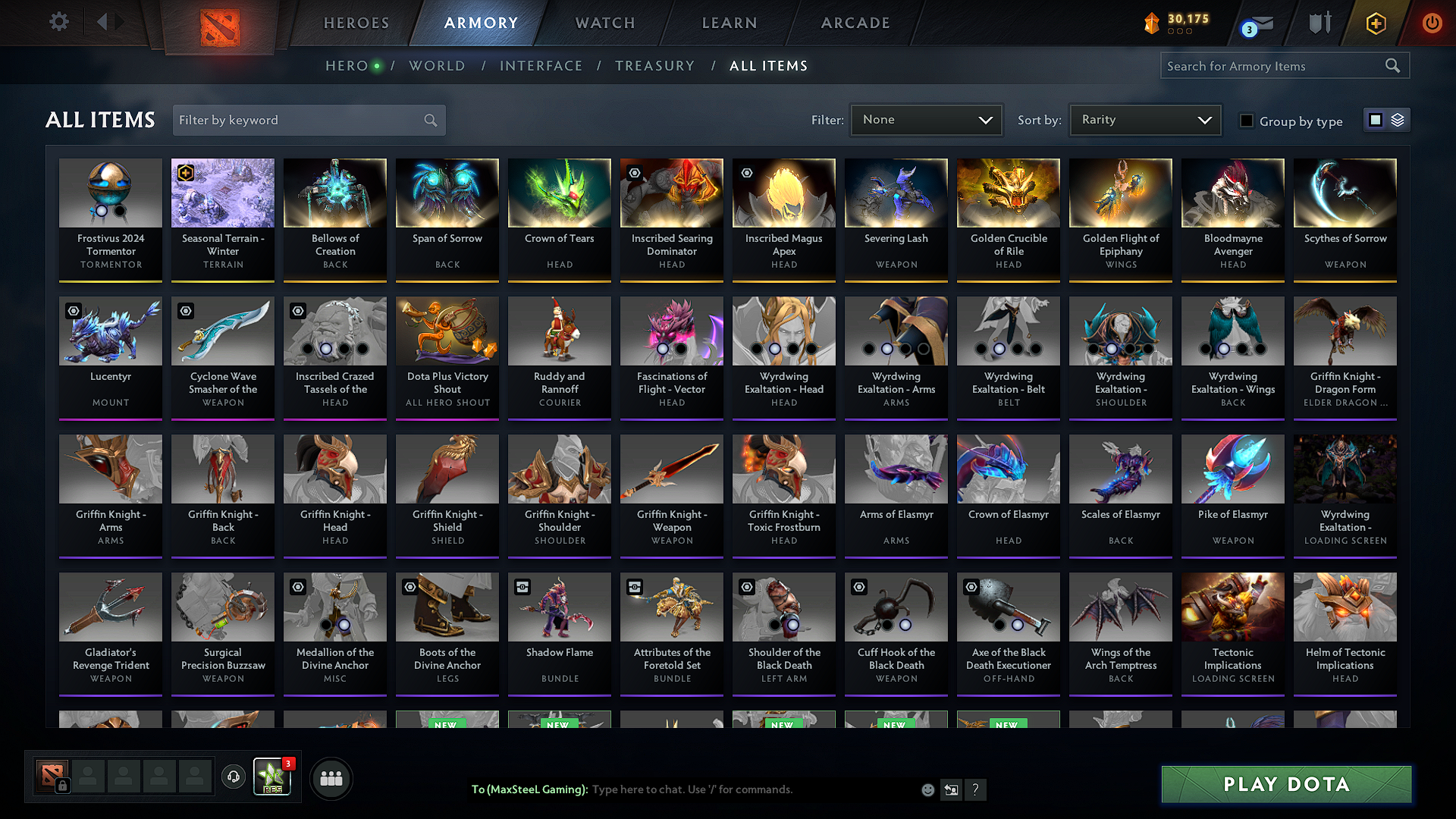The height and width of the screenshot is (819, 1456).
Task: Open the Sort by Rarity dropdown
Action: tap(1145, 120)
